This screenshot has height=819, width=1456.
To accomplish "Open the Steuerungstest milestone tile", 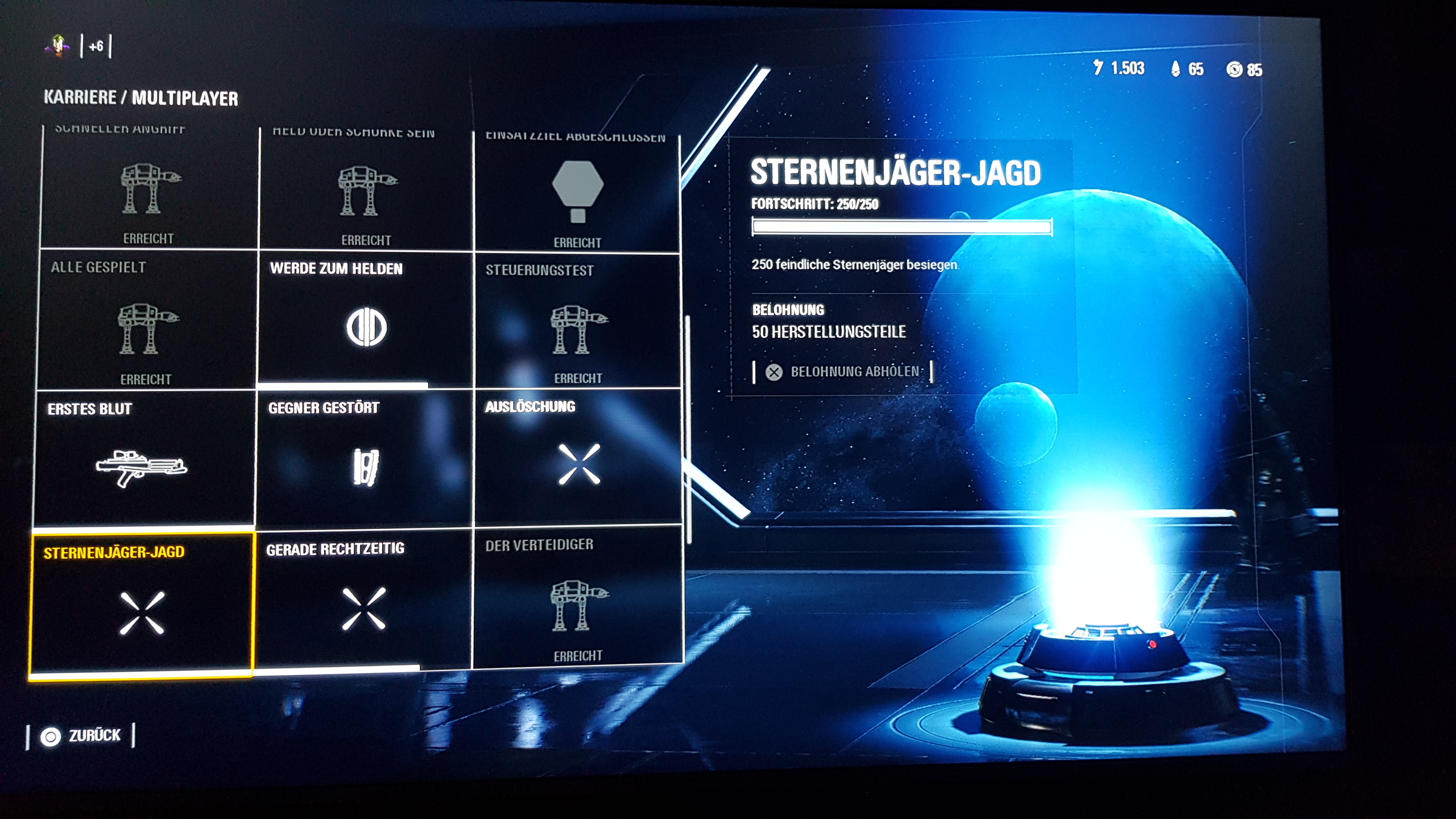I will click(578, 321).
